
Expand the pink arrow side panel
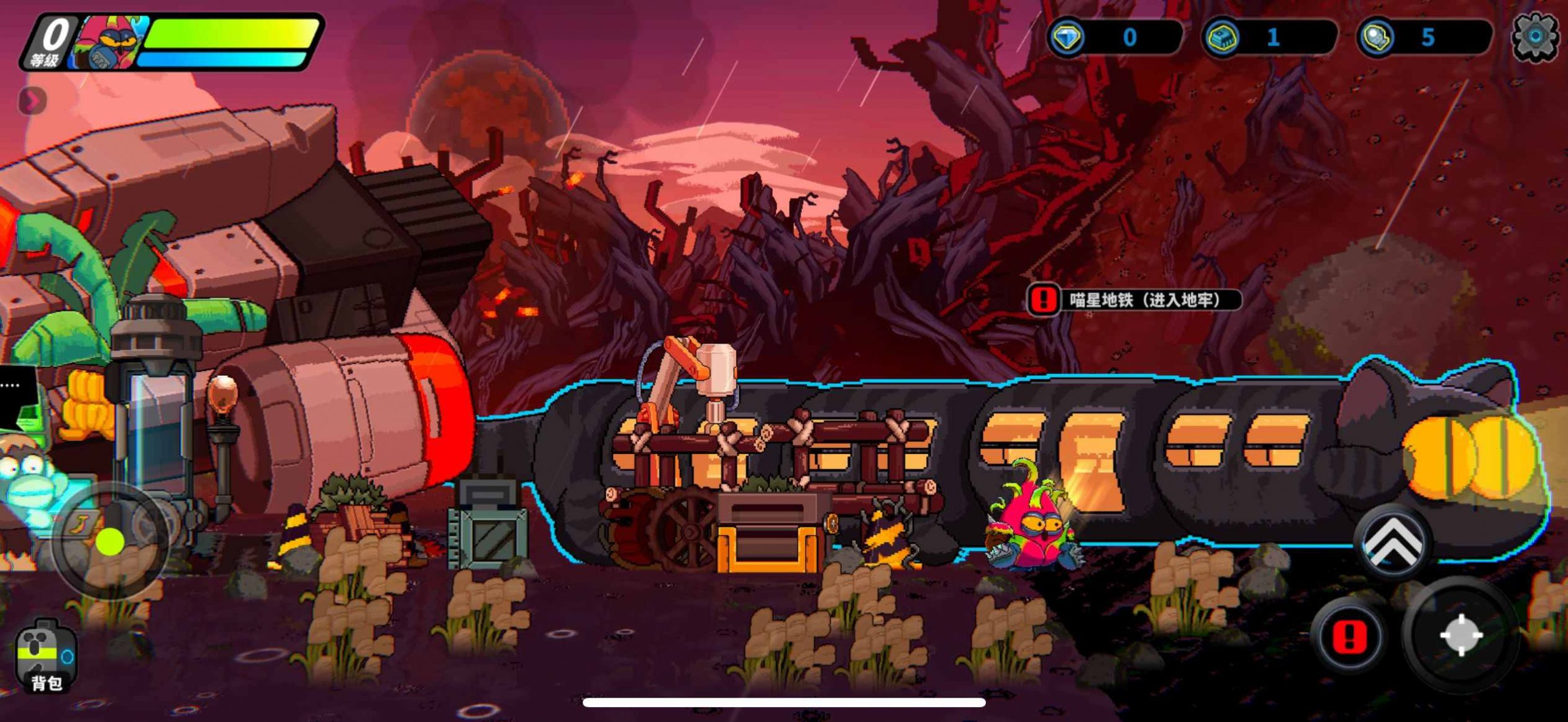point(32,101)
